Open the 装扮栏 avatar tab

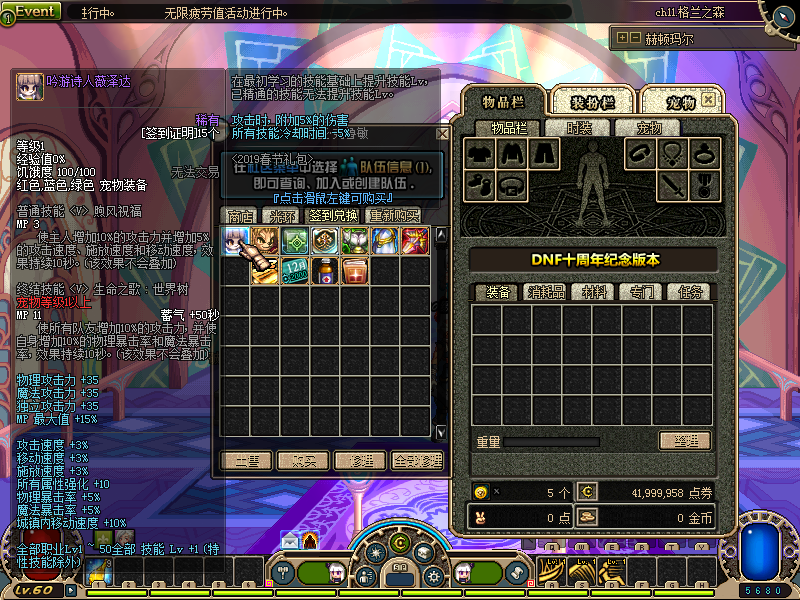click(x=592, y=102)
